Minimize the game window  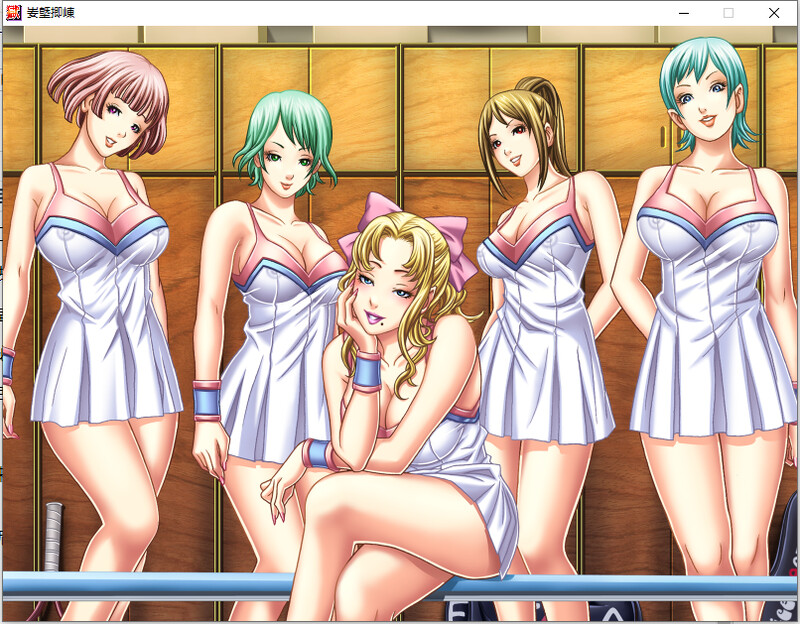point(684,13)
